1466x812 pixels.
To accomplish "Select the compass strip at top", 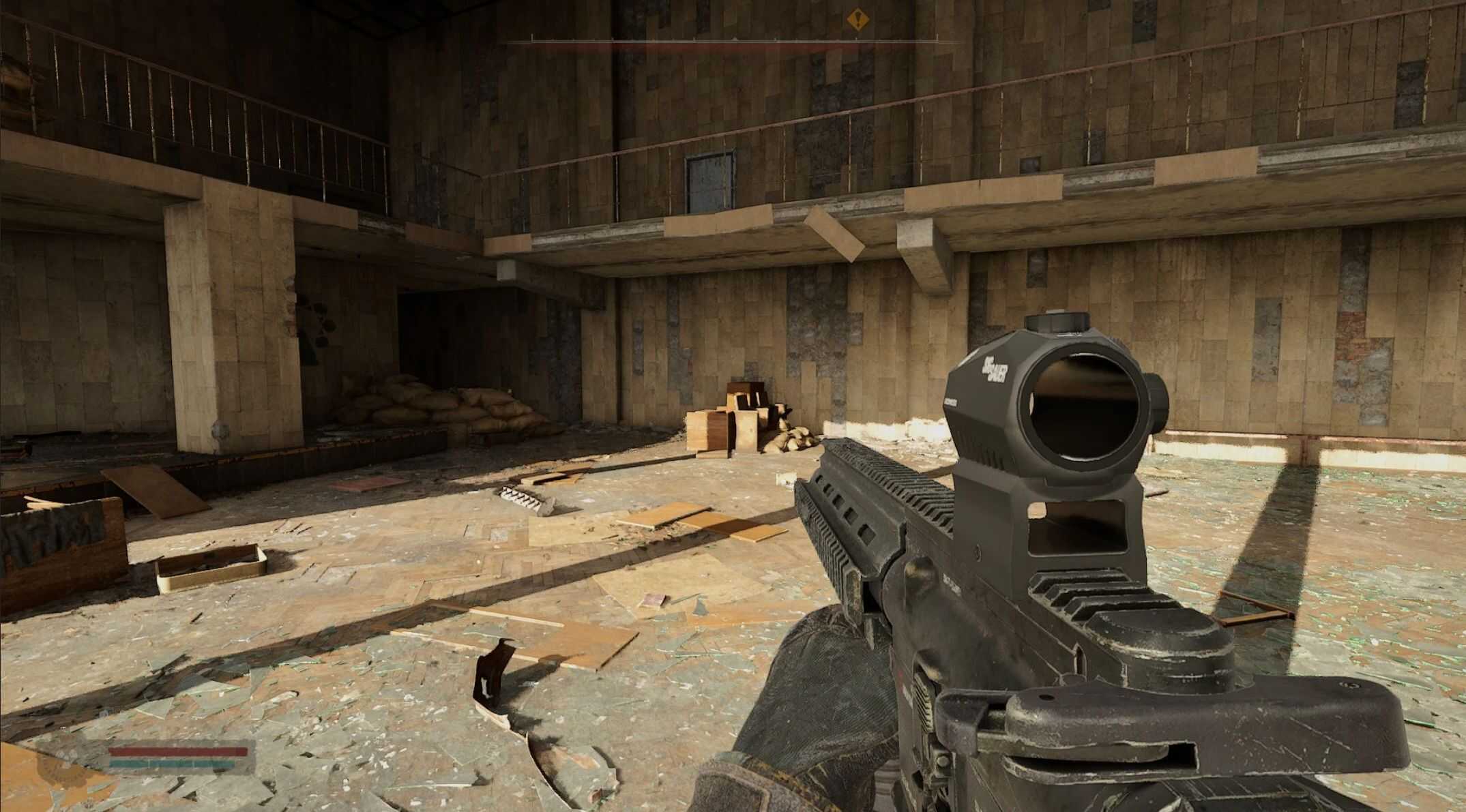I will pos(733,43).
